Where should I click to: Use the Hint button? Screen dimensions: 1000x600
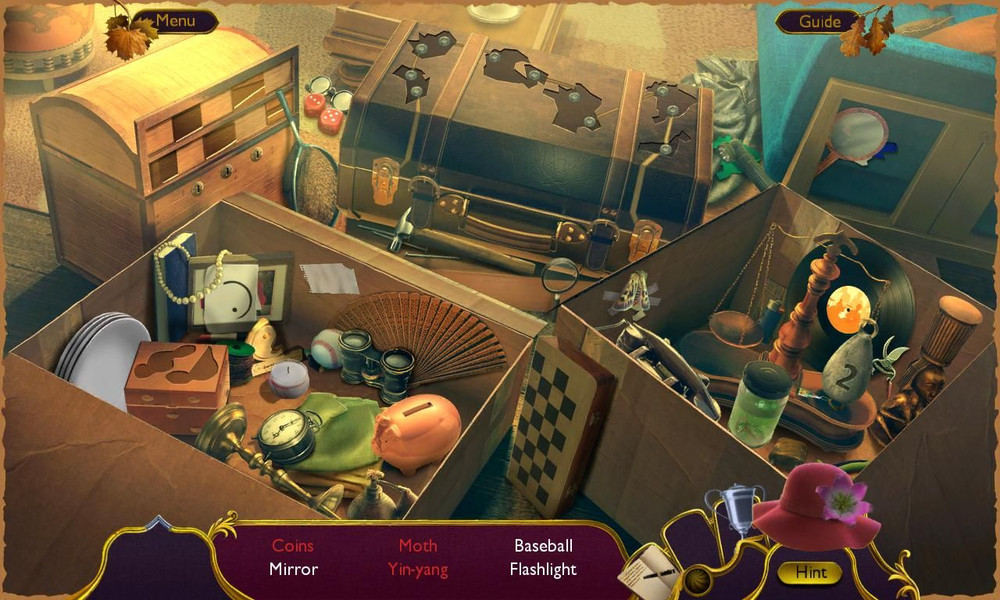[809, 573]
